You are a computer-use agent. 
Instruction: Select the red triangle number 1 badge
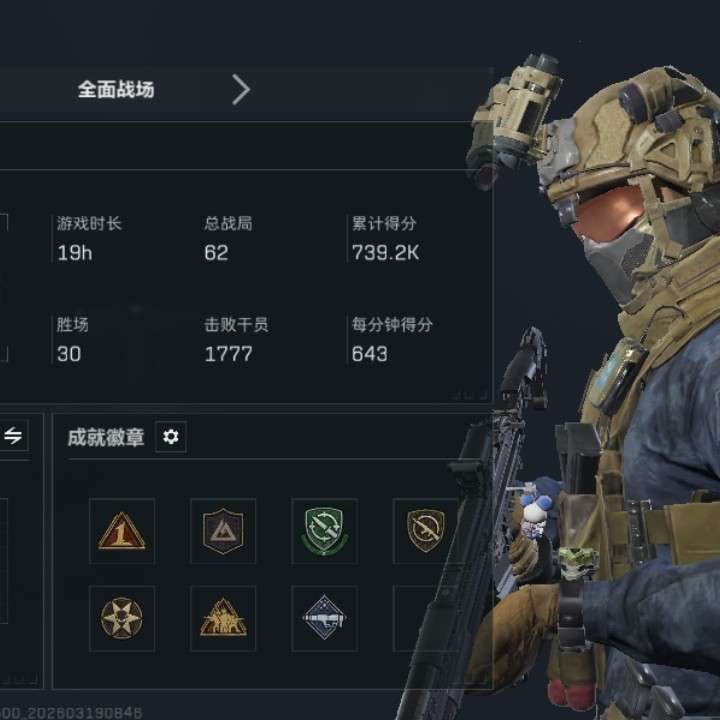pyautogui.click(x=122, y=531)
